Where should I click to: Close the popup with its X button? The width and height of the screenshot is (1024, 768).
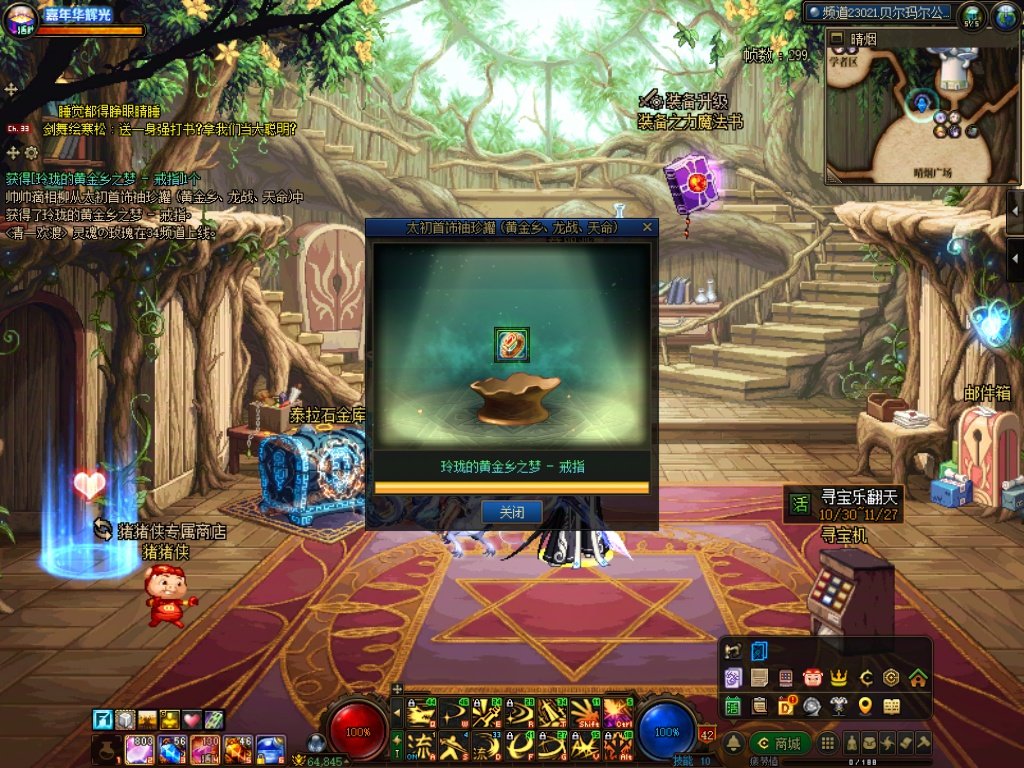pyautogui.click(x=647, y=228)
